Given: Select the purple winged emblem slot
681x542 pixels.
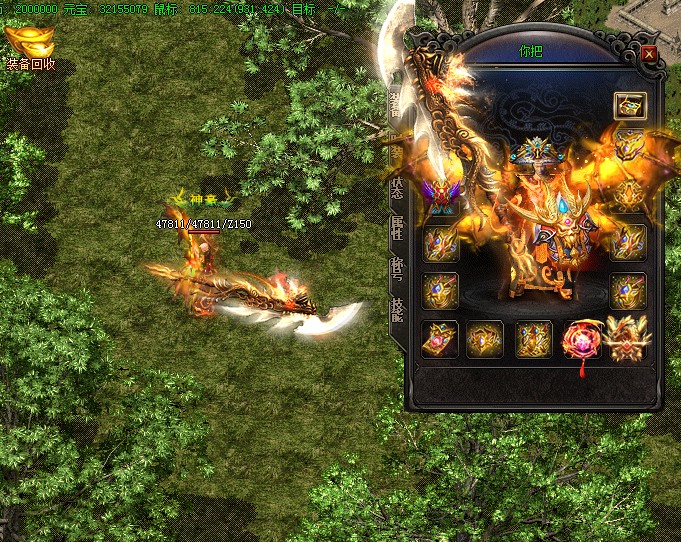Looking at the screenshot, I should tap(439, 193).
